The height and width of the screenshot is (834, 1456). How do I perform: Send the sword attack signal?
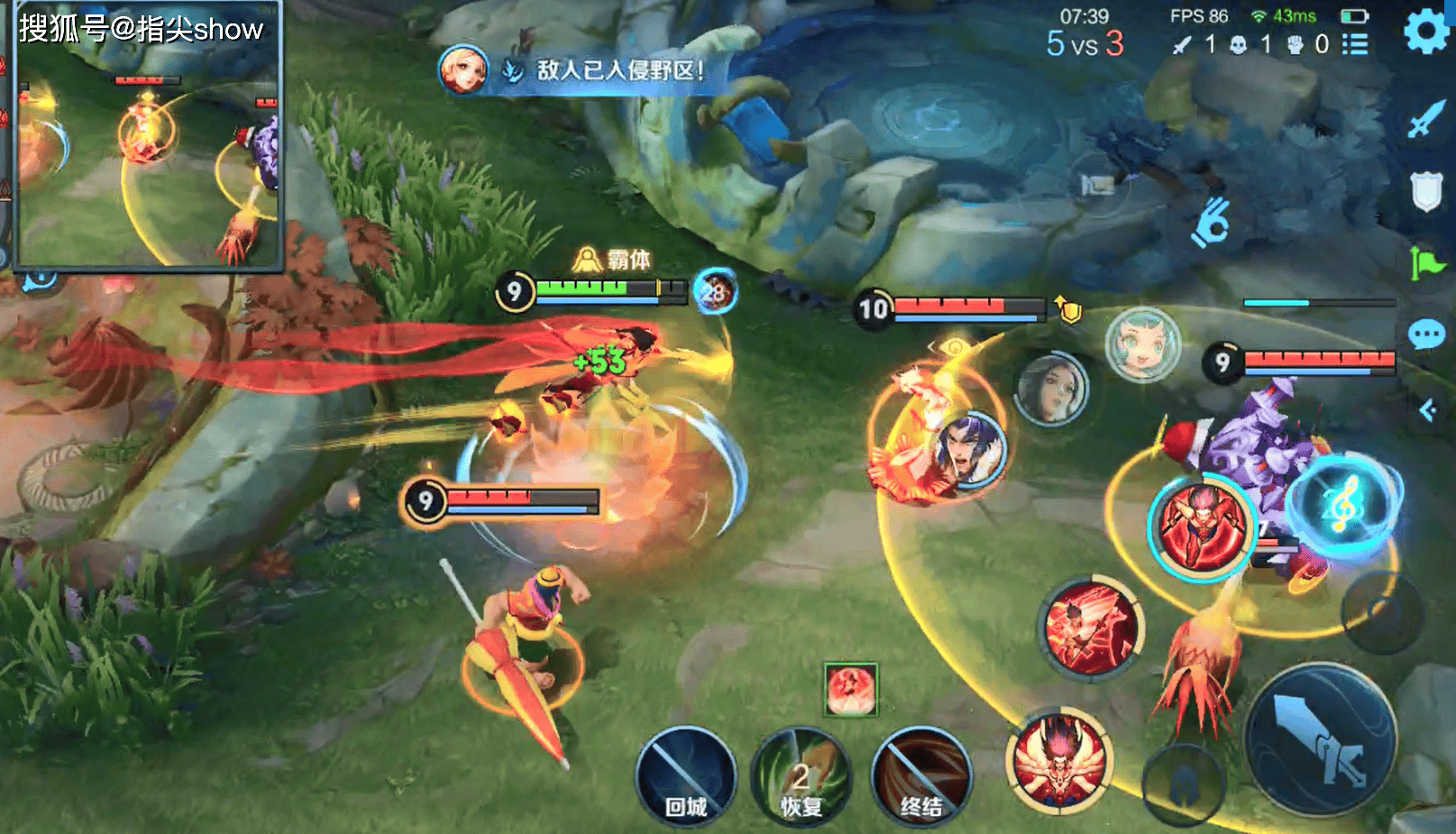tap(1426, 118)
